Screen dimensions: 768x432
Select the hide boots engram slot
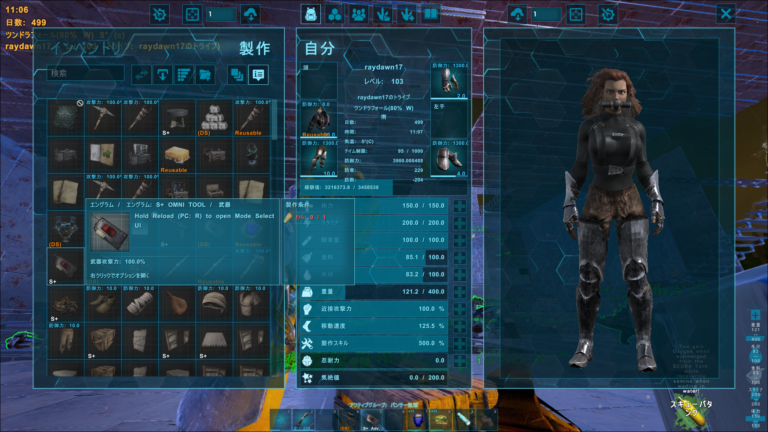pyautogui.click(x=101, y=303)
